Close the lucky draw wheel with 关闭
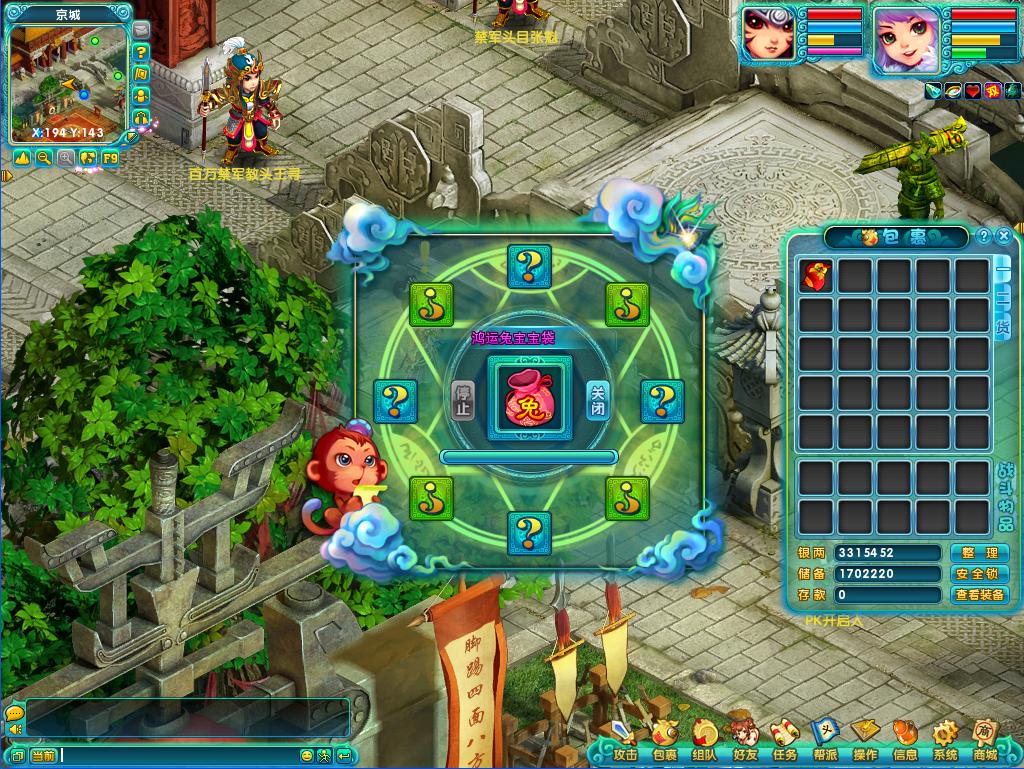The image size is (1024, 769). pos(597,400)
